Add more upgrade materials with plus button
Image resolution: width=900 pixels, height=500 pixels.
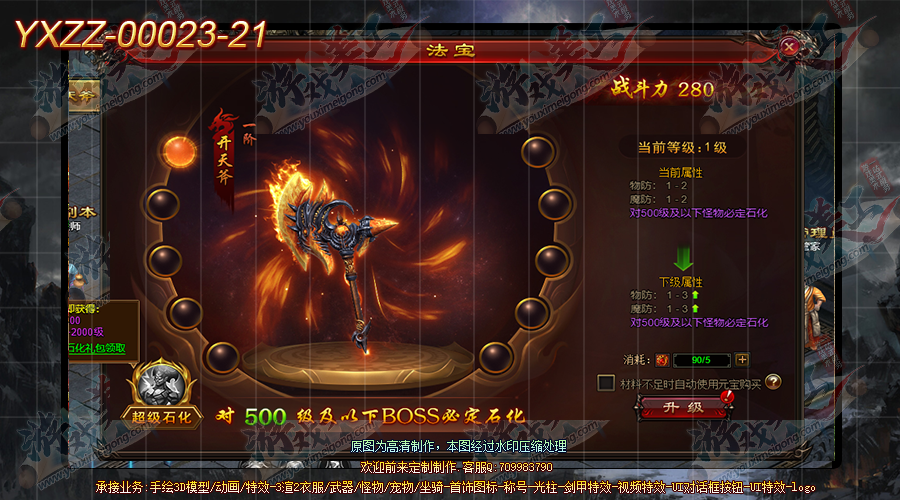742,360
